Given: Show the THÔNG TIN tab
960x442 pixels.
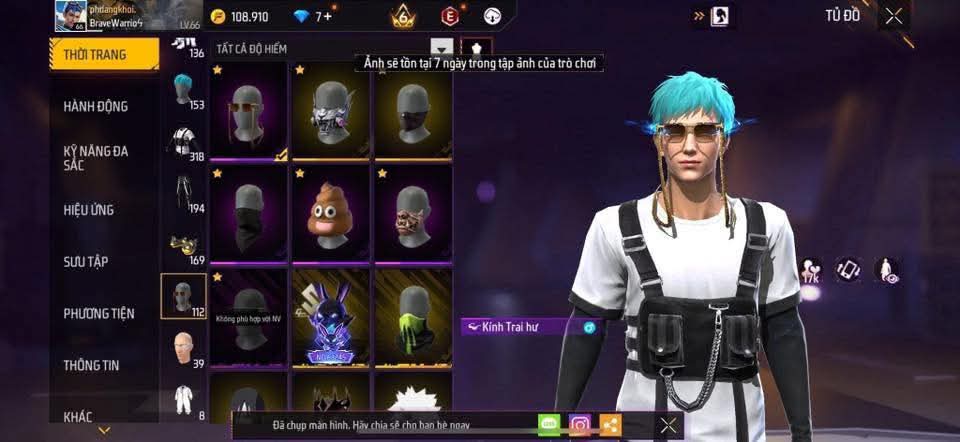Looking at the screenshot, I should (91, 365).
